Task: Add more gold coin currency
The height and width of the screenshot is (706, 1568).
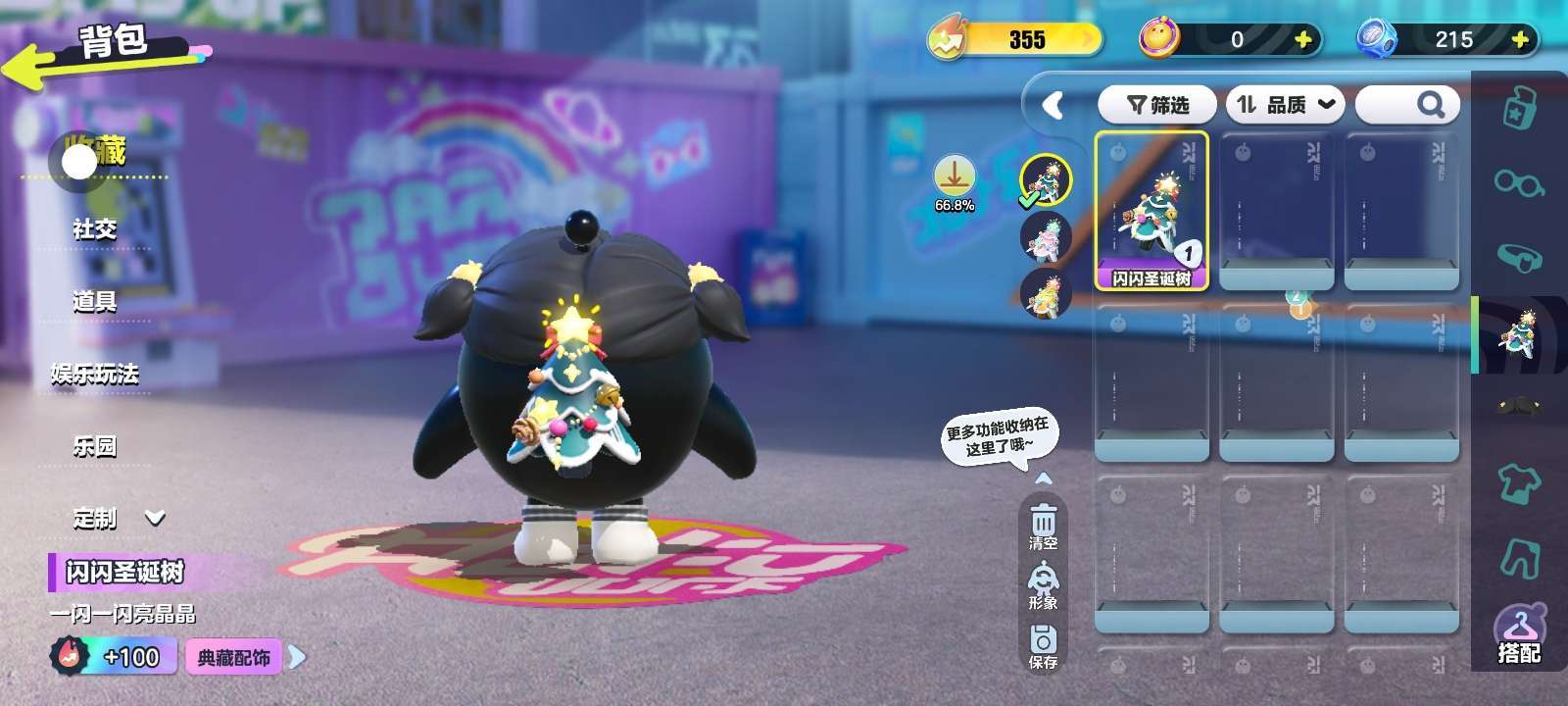Action: coord(1303,39)
